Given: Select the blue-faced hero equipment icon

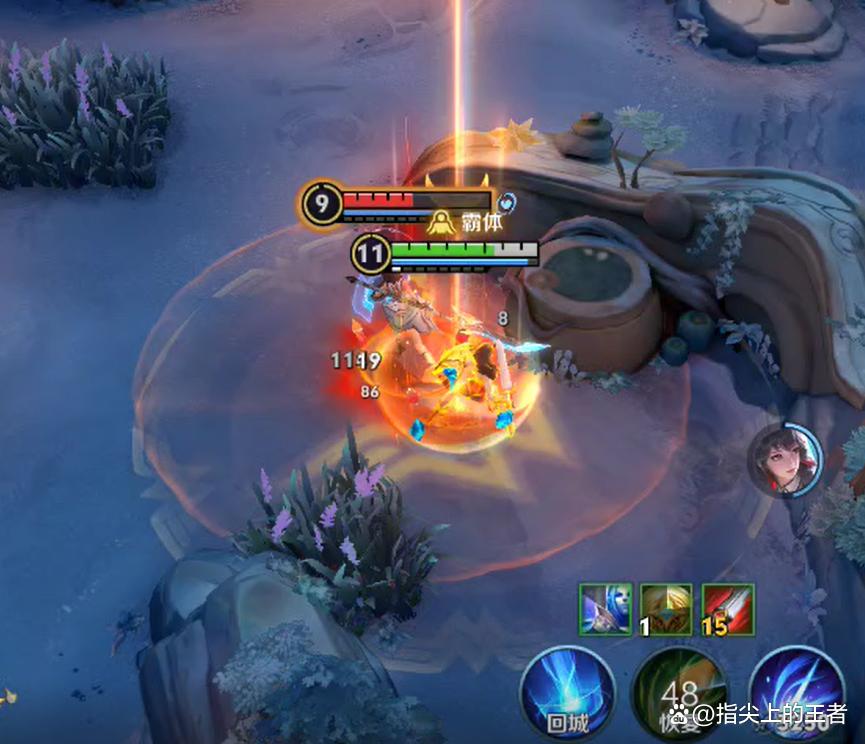Looking at the screenshot, I should (606, 609).
